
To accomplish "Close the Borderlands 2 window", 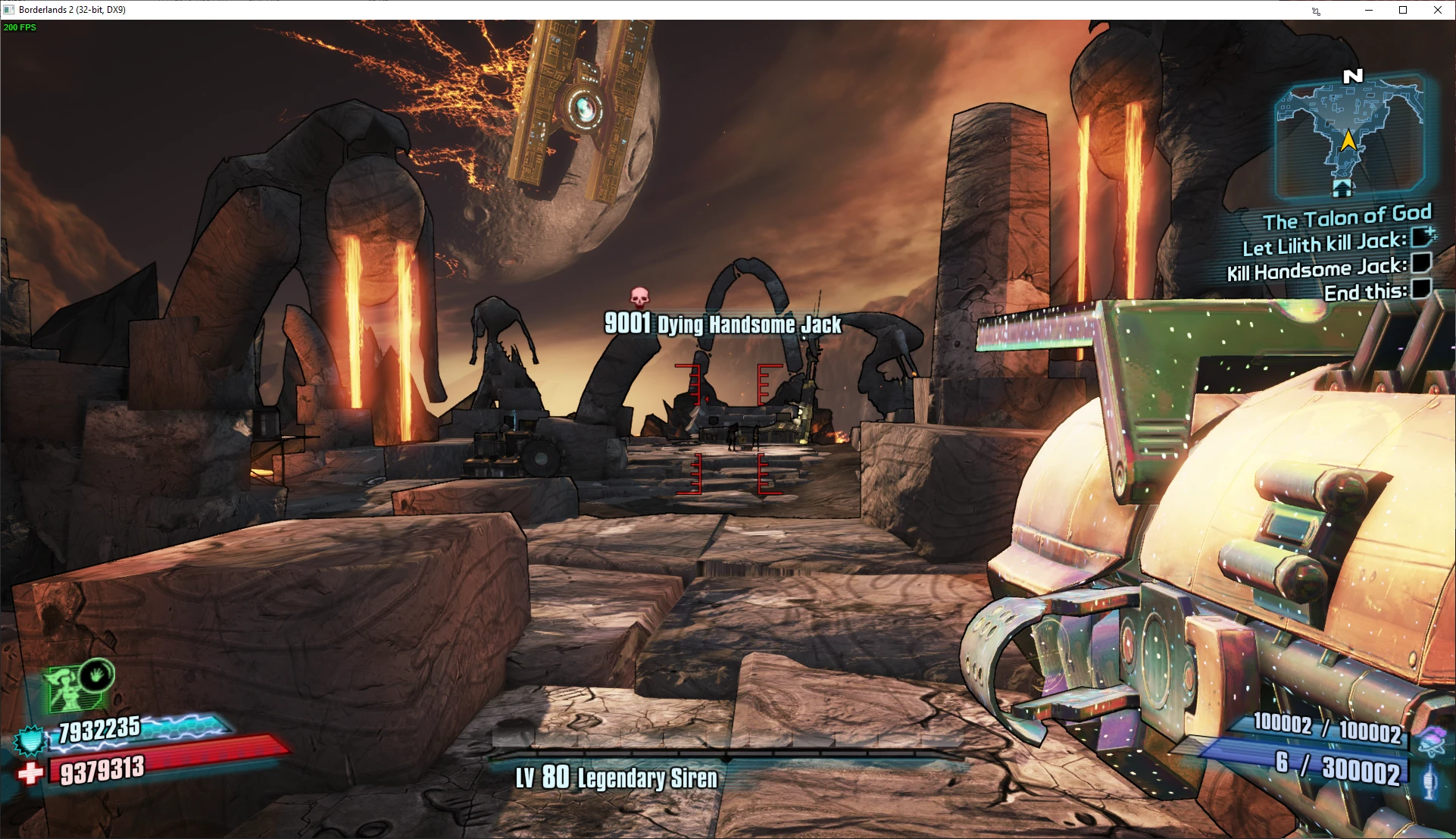I will point(1438,10).
